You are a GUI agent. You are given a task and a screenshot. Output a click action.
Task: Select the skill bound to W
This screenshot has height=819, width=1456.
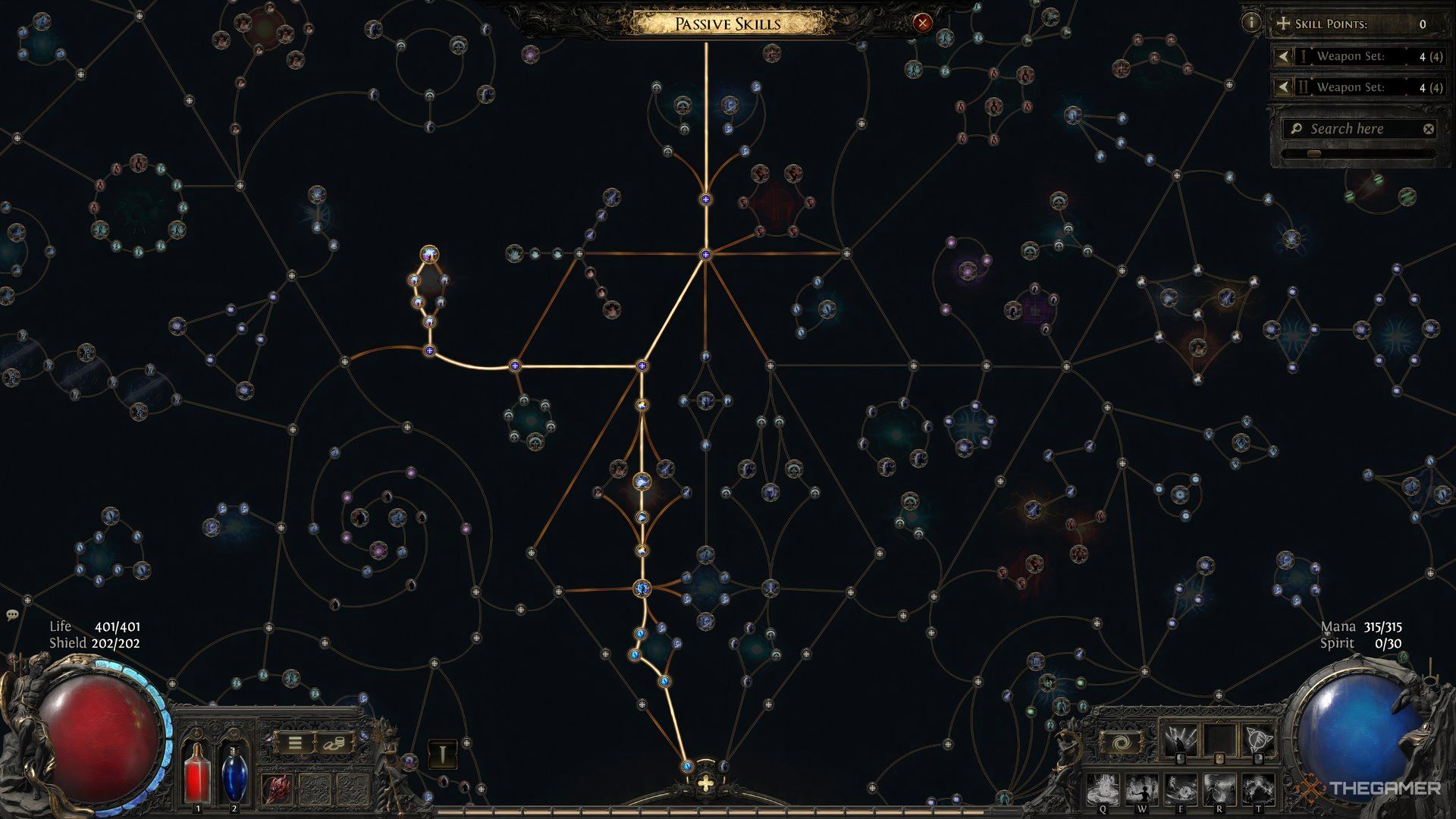[1143, 789]
